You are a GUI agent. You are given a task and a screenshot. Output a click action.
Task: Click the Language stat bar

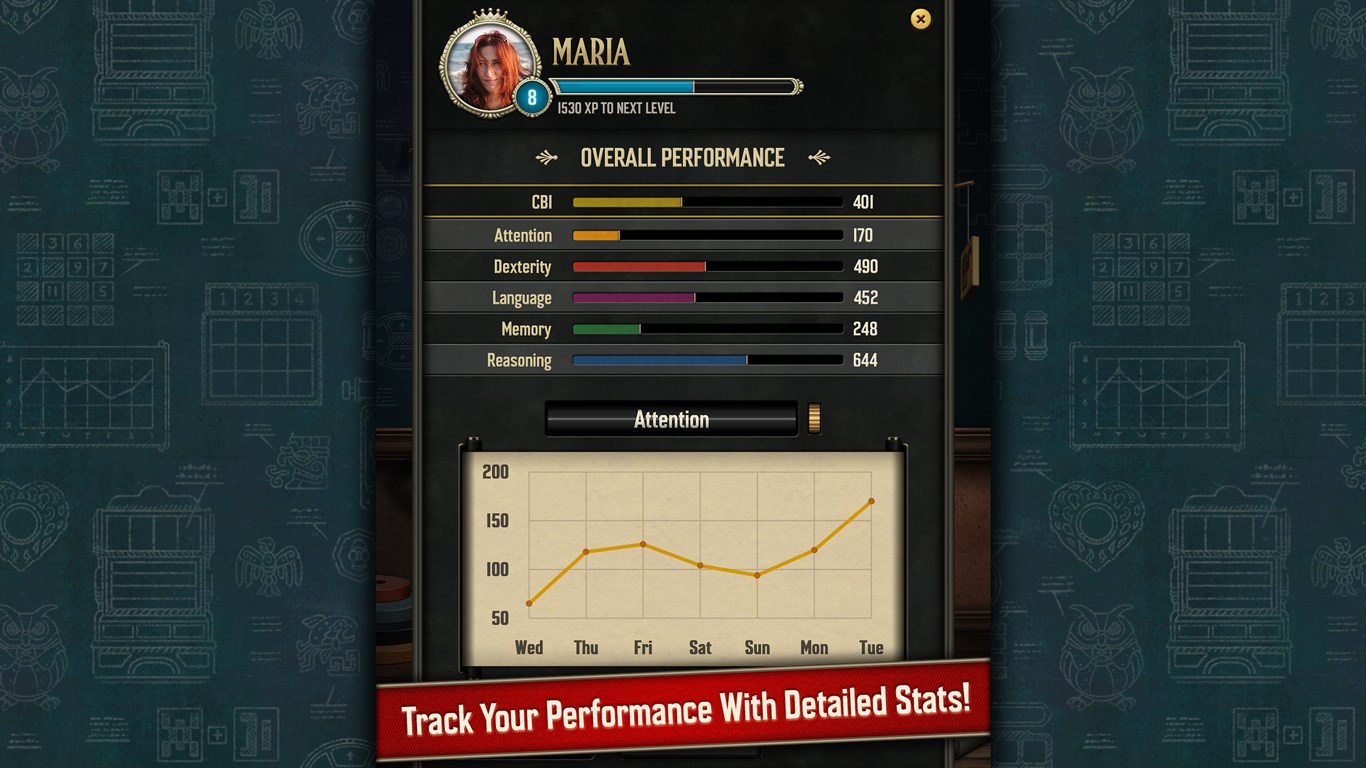click(x=632, y=297)
